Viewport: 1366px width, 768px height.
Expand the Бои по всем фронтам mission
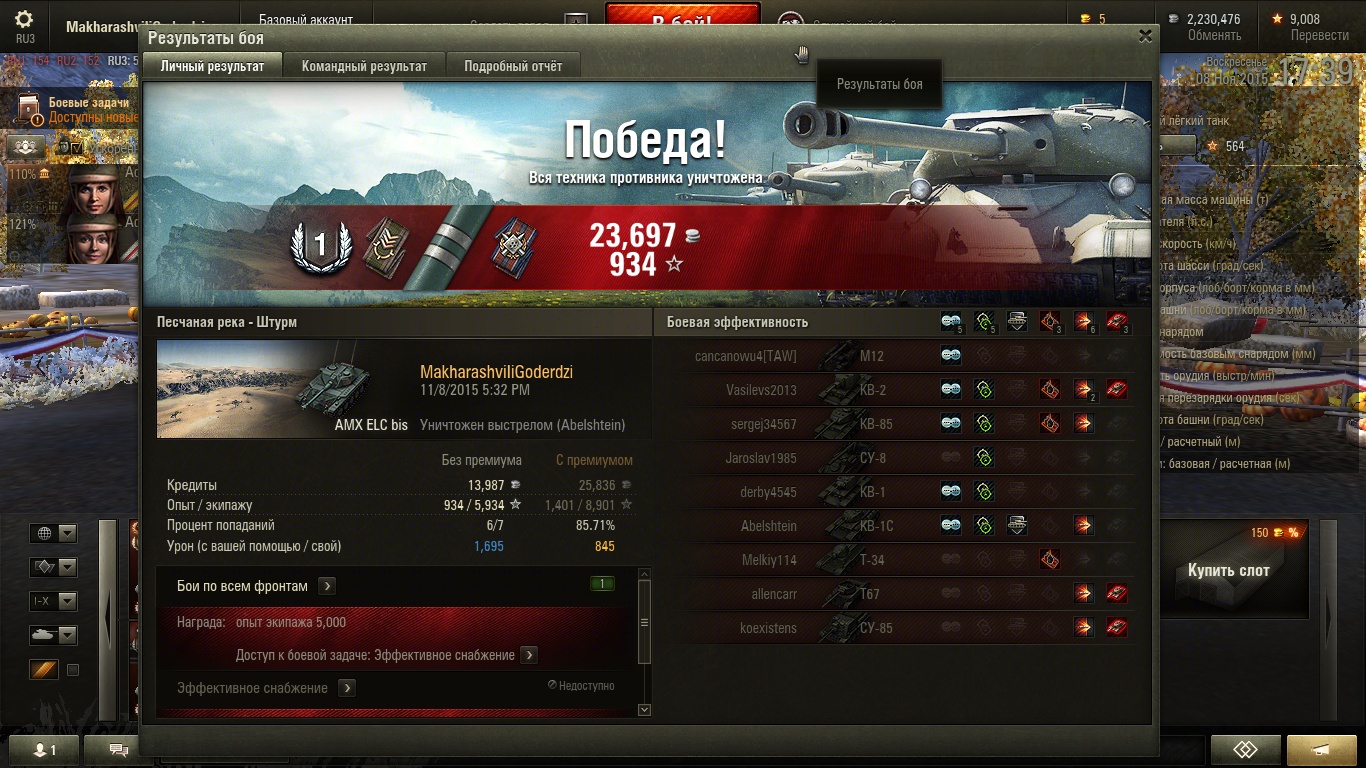pyautogui.click(x=327, y=586)
